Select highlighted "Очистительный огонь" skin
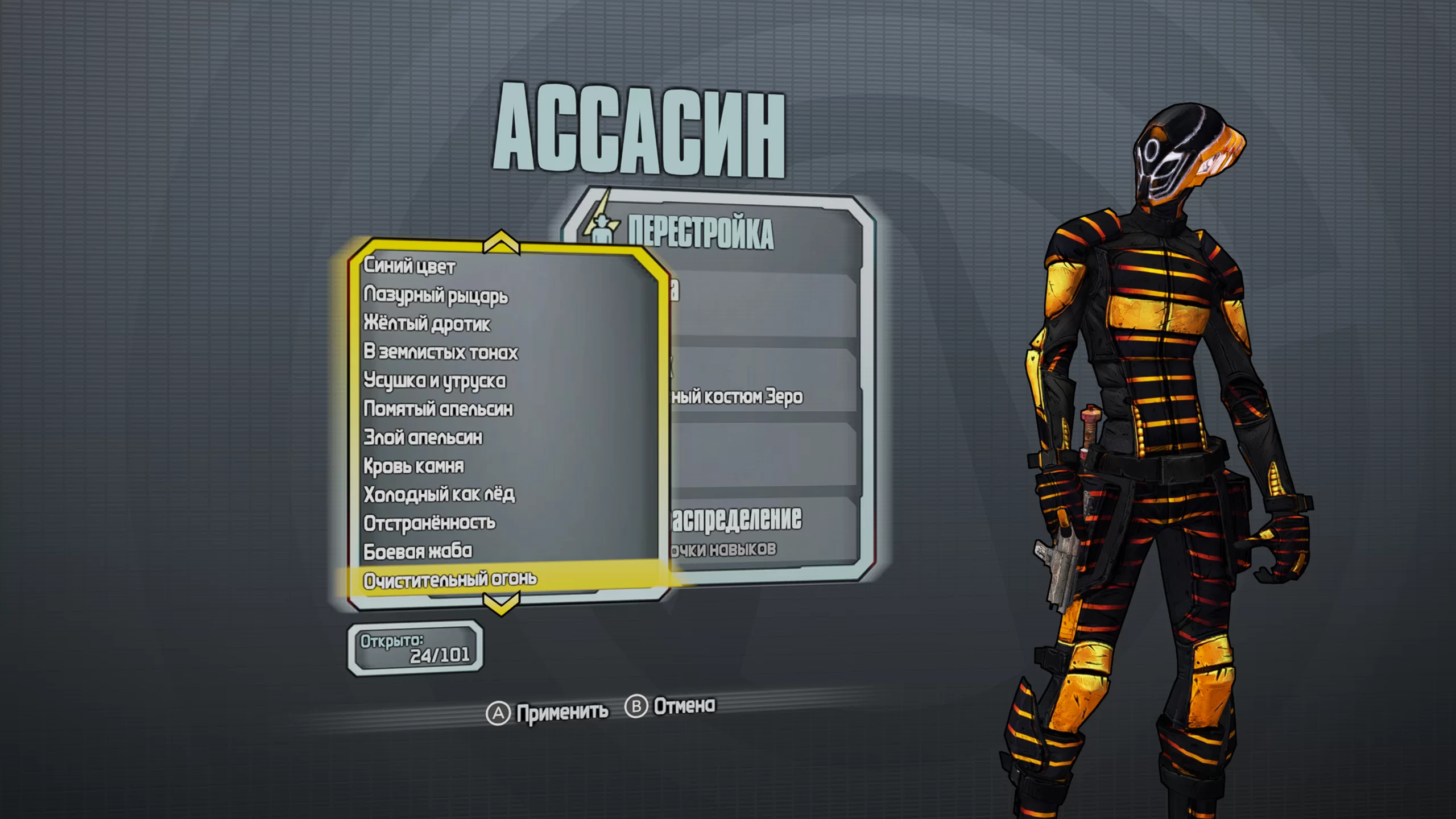 point(450,580)
